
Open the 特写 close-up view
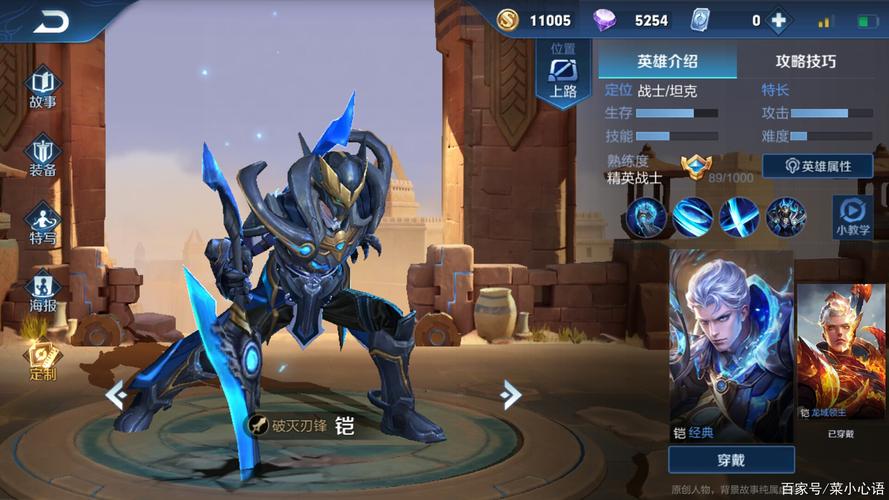pos(42,224)
